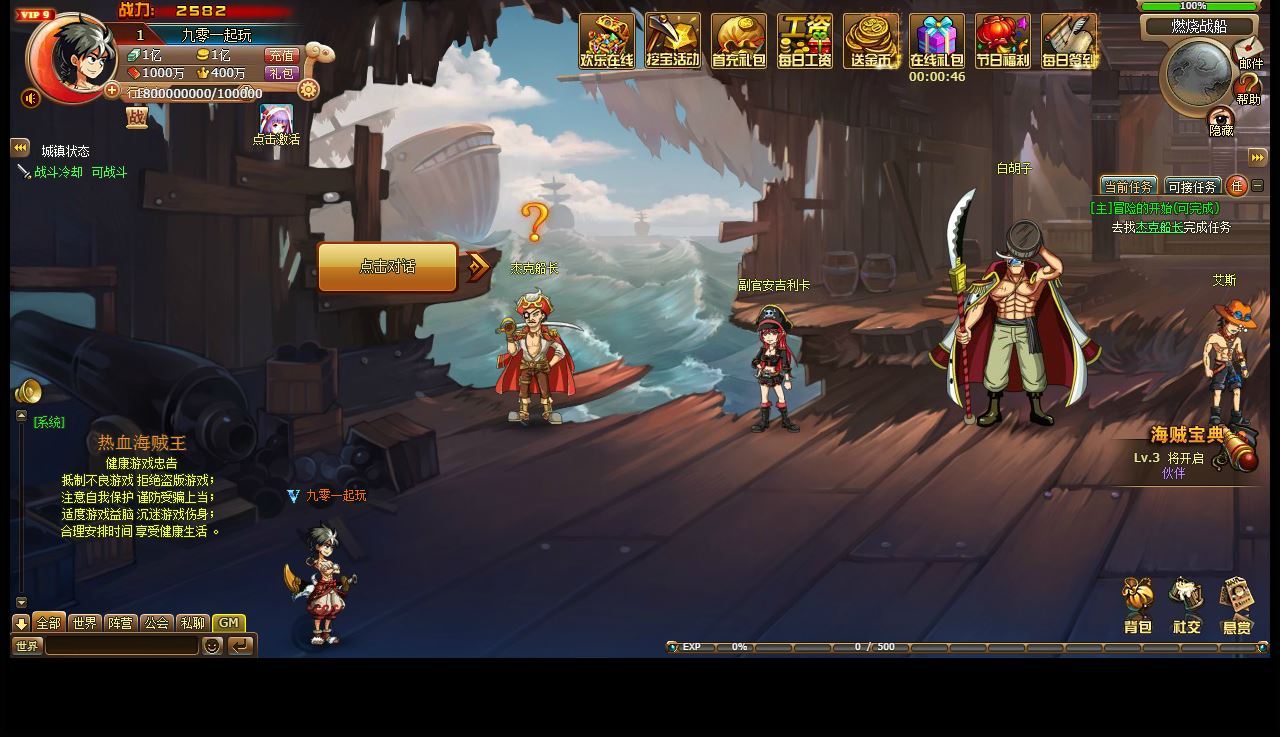Open the 背包 backpack
Screen dimensions: 1280x737
(x=1138, y=606)
